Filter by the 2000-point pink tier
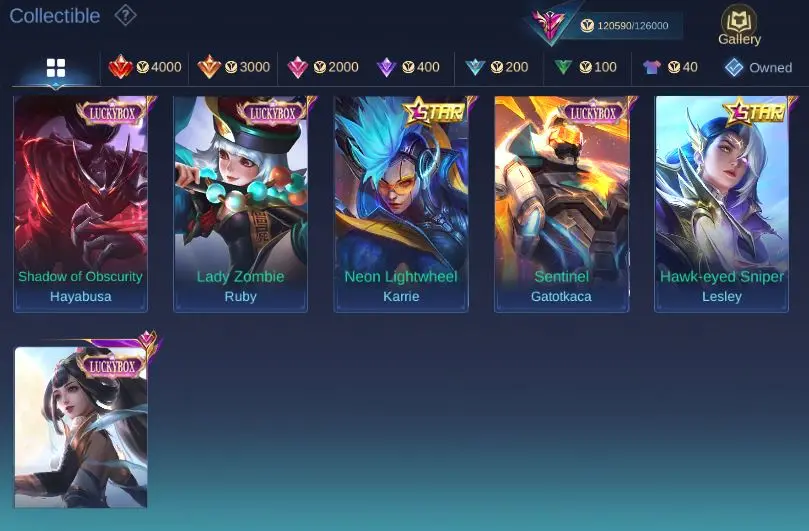 coord(322,67)
